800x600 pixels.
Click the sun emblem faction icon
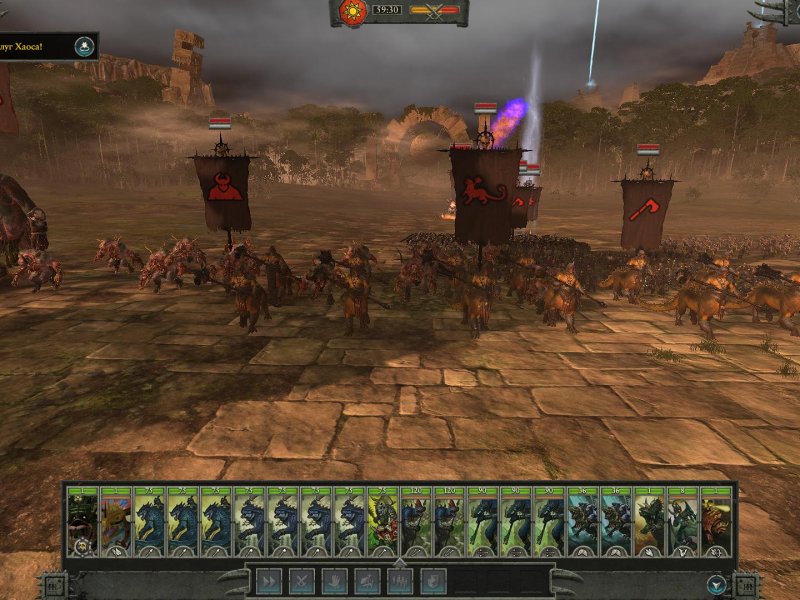point(353,12)
